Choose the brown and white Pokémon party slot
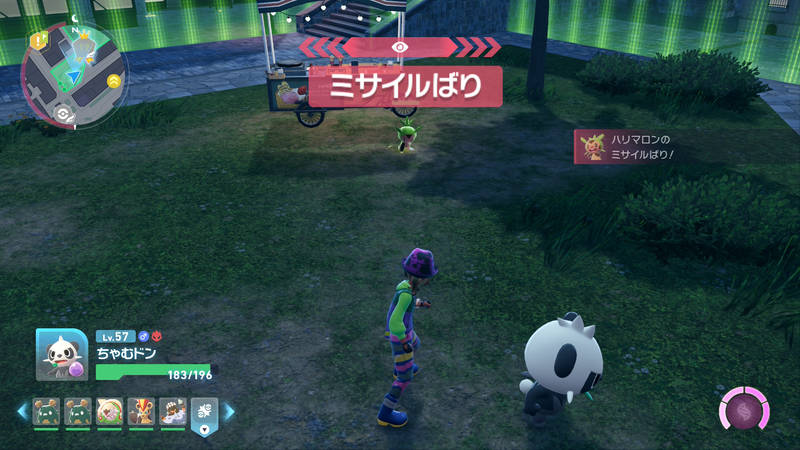The image size is (800, 450). point(172,411)
